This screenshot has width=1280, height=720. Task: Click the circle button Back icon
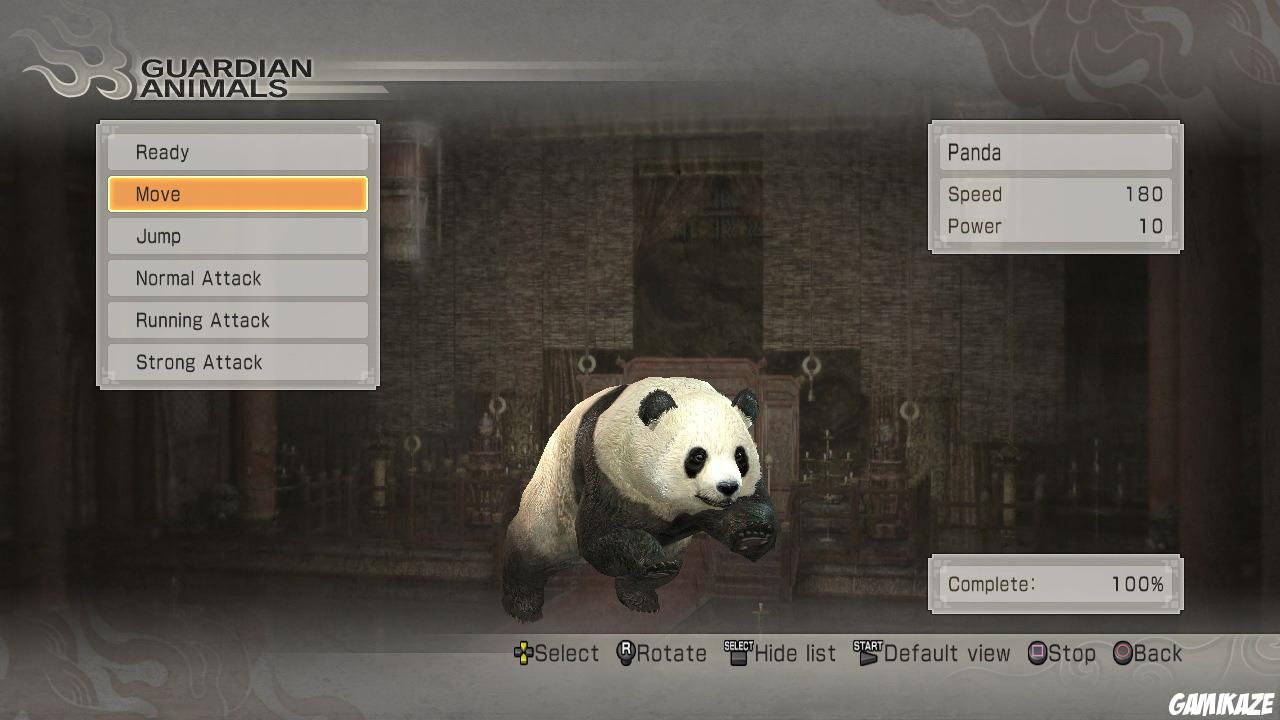point(1122,653)
